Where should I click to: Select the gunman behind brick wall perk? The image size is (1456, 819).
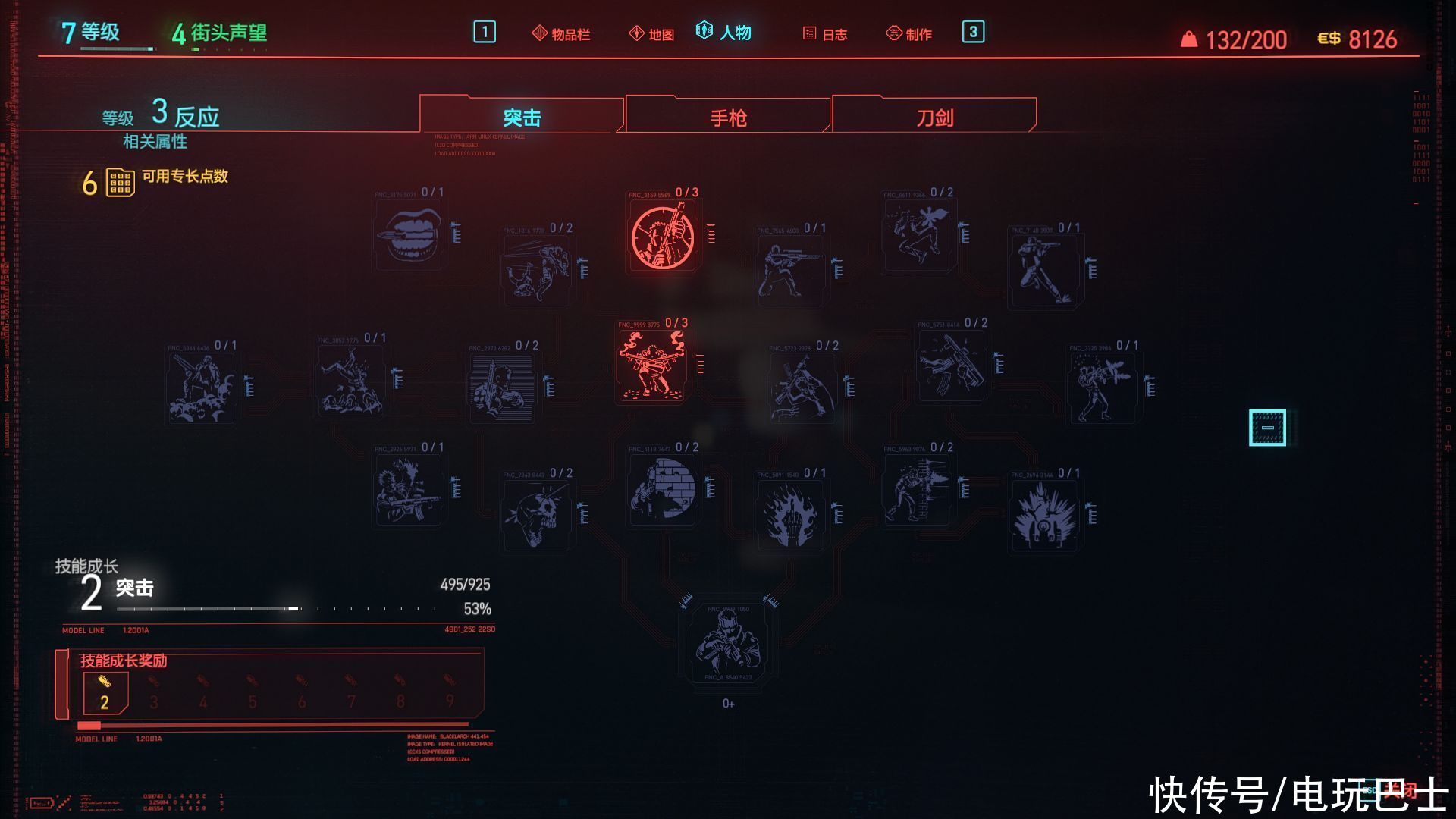pos(663,489)
